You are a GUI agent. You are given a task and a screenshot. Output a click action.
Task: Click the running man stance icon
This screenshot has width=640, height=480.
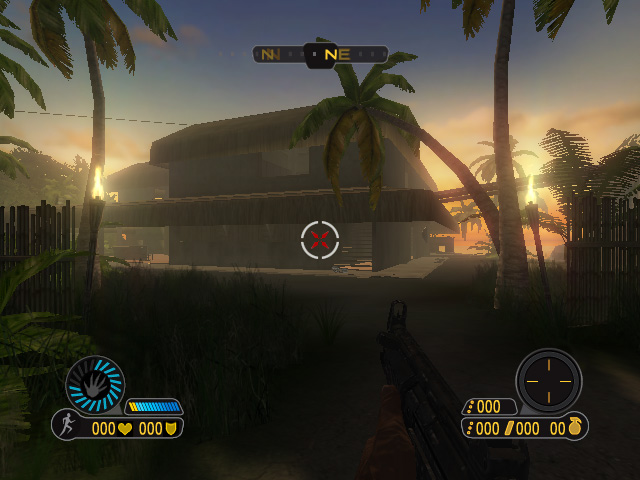click(67, 426)
